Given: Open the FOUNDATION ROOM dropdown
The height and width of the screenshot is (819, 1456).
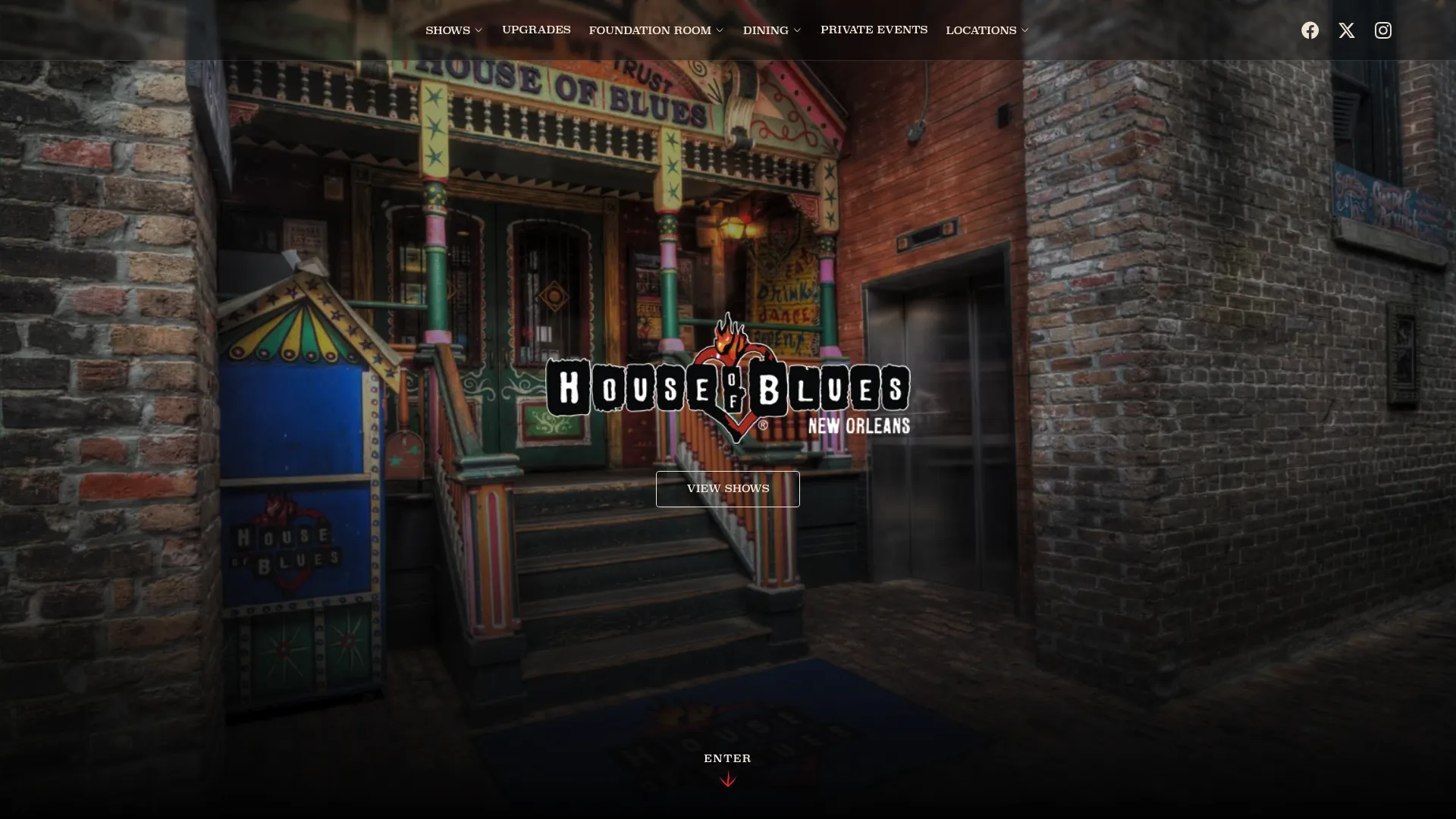Looking at the screenshot, I should (719, 30).
